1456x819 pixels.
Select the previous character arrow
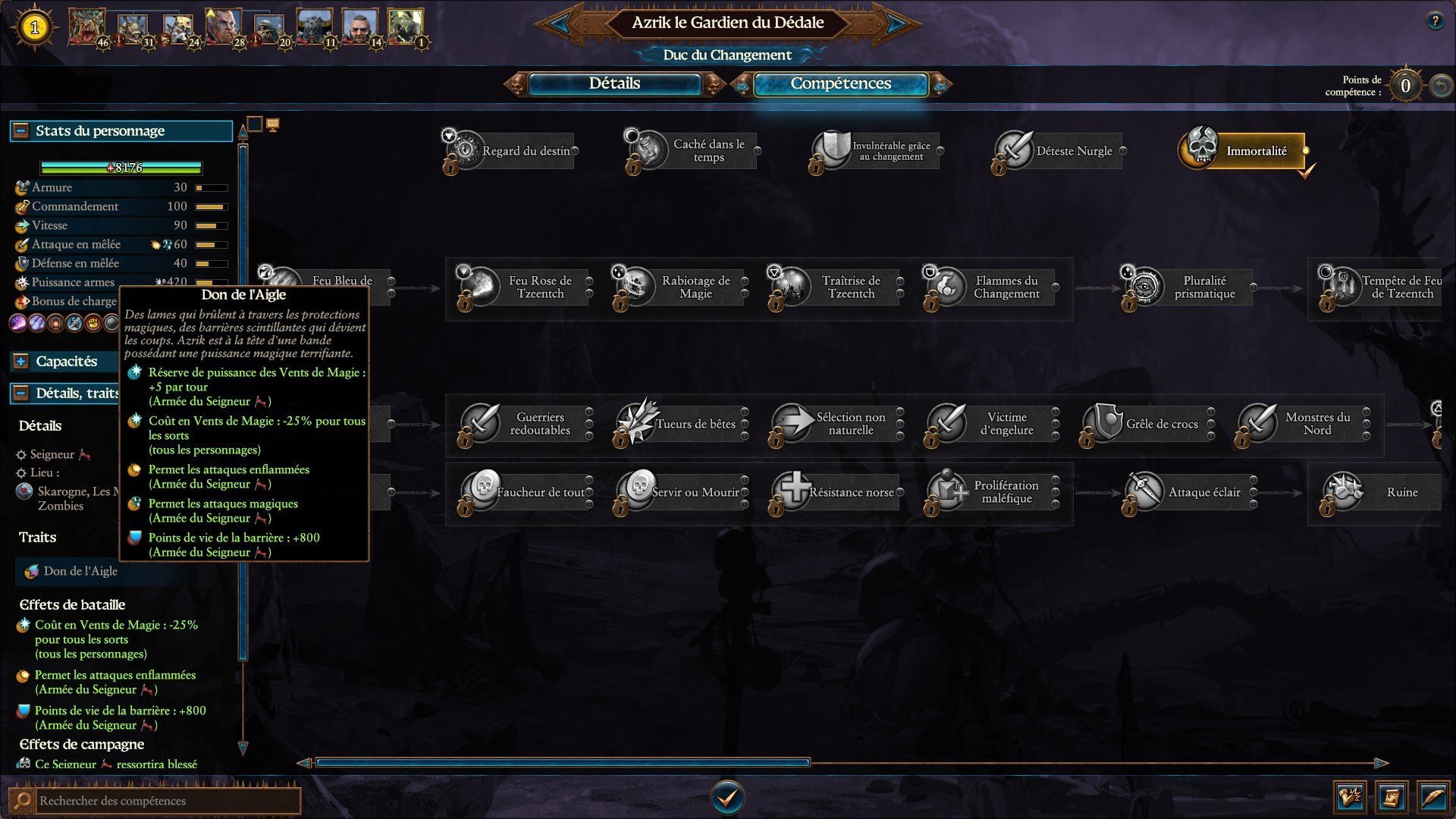click(560, 23)
